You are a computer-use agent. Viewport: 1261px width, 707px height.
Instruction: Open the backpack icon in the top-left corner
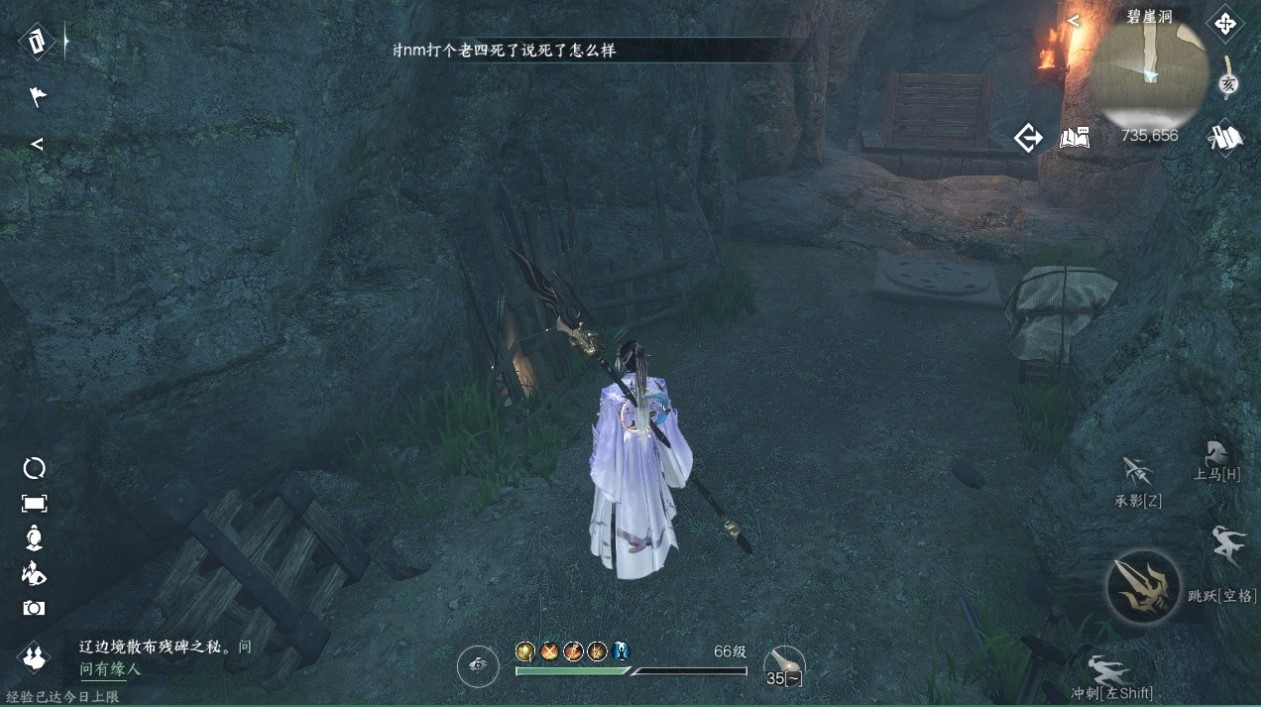(x=37, y=40)
